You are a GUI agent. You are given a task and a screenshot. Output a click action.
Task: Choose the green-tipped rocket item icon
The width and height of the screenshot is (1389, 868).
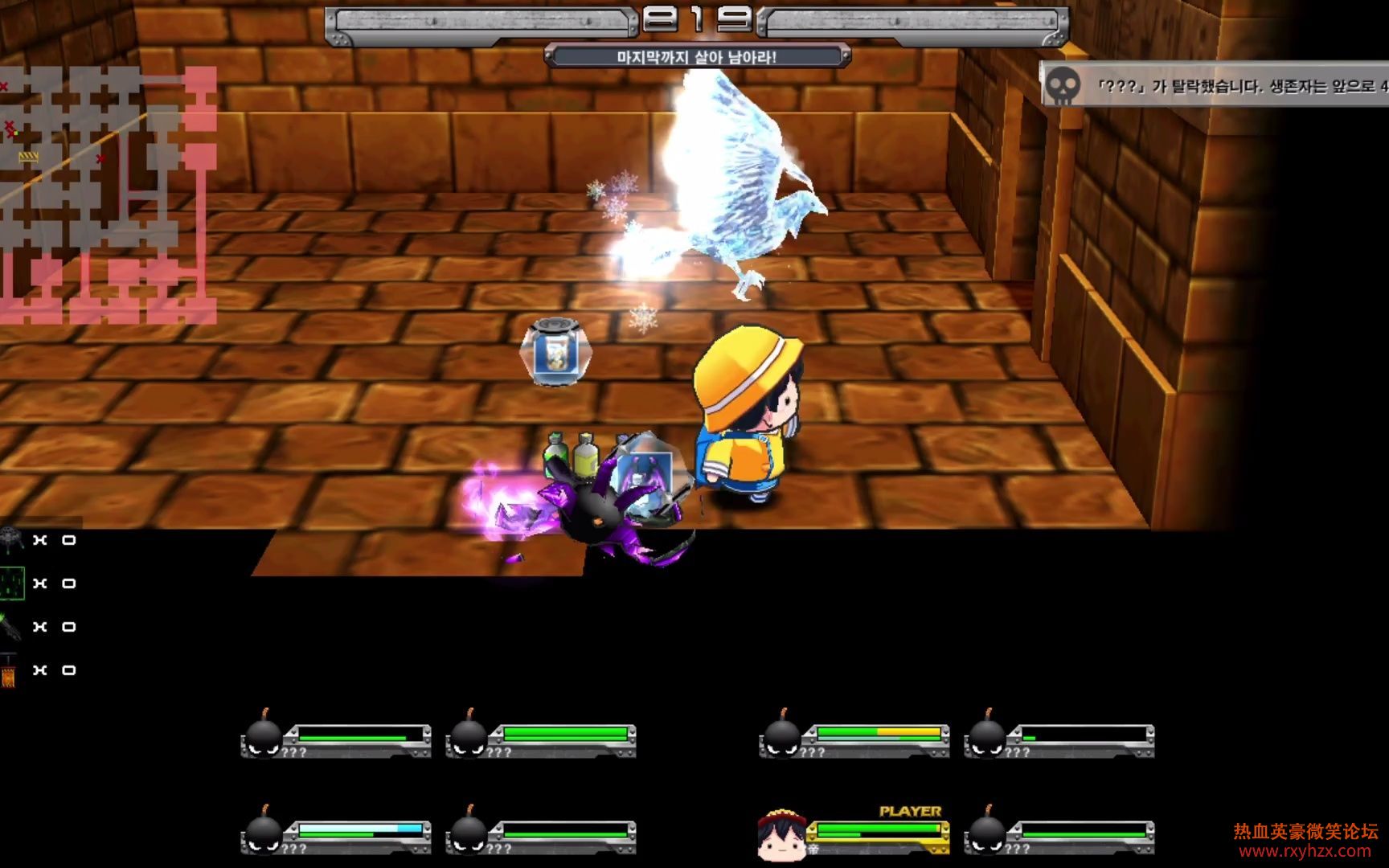(10, 627)
